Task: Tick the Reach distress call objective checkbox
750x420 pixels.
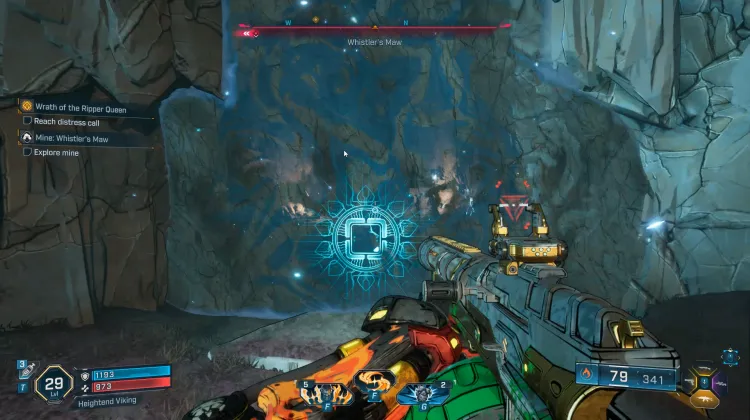Action: coord(27,121)
